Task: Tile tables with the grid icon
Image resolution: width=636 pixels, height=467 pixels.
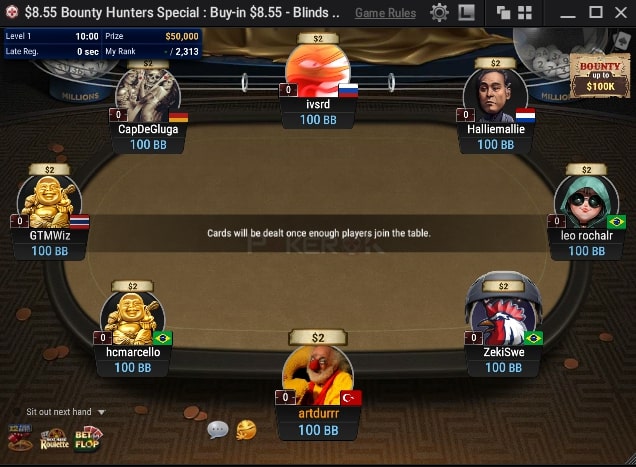Action: tap(526, 13)
